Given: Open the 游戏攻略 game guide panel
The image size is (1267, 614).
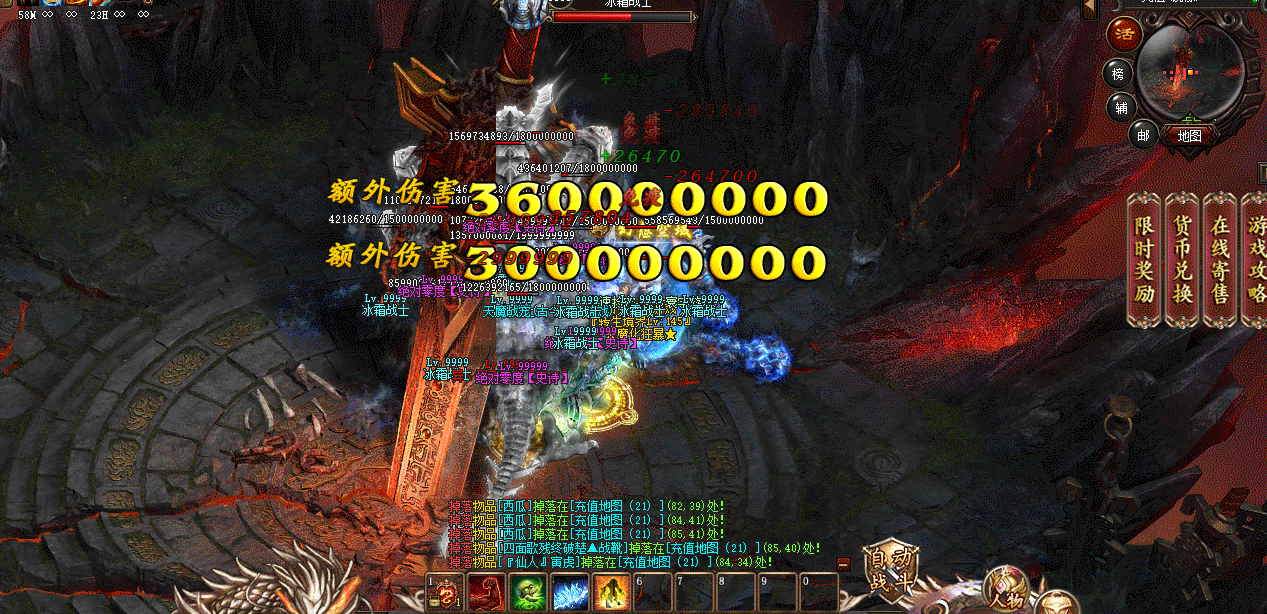Looking at the screenshot, I should (1253, 259).
